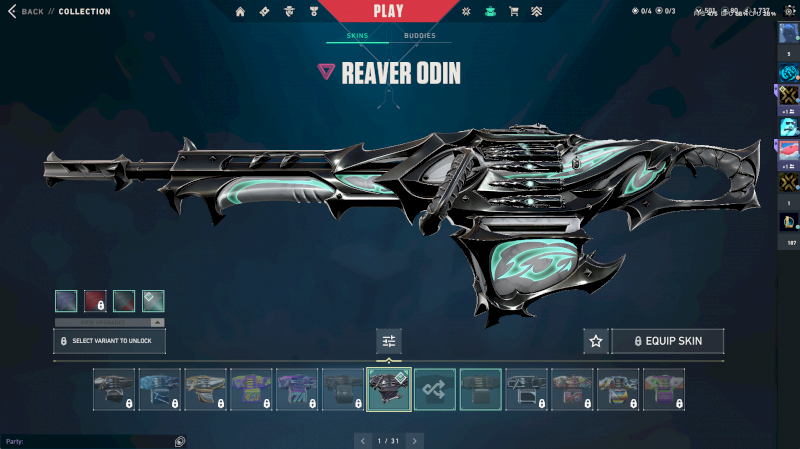Favorite this skin with the star button
The height and width of the screenshot is (449, 800).
pyautogui.click(x=596, y=341)
